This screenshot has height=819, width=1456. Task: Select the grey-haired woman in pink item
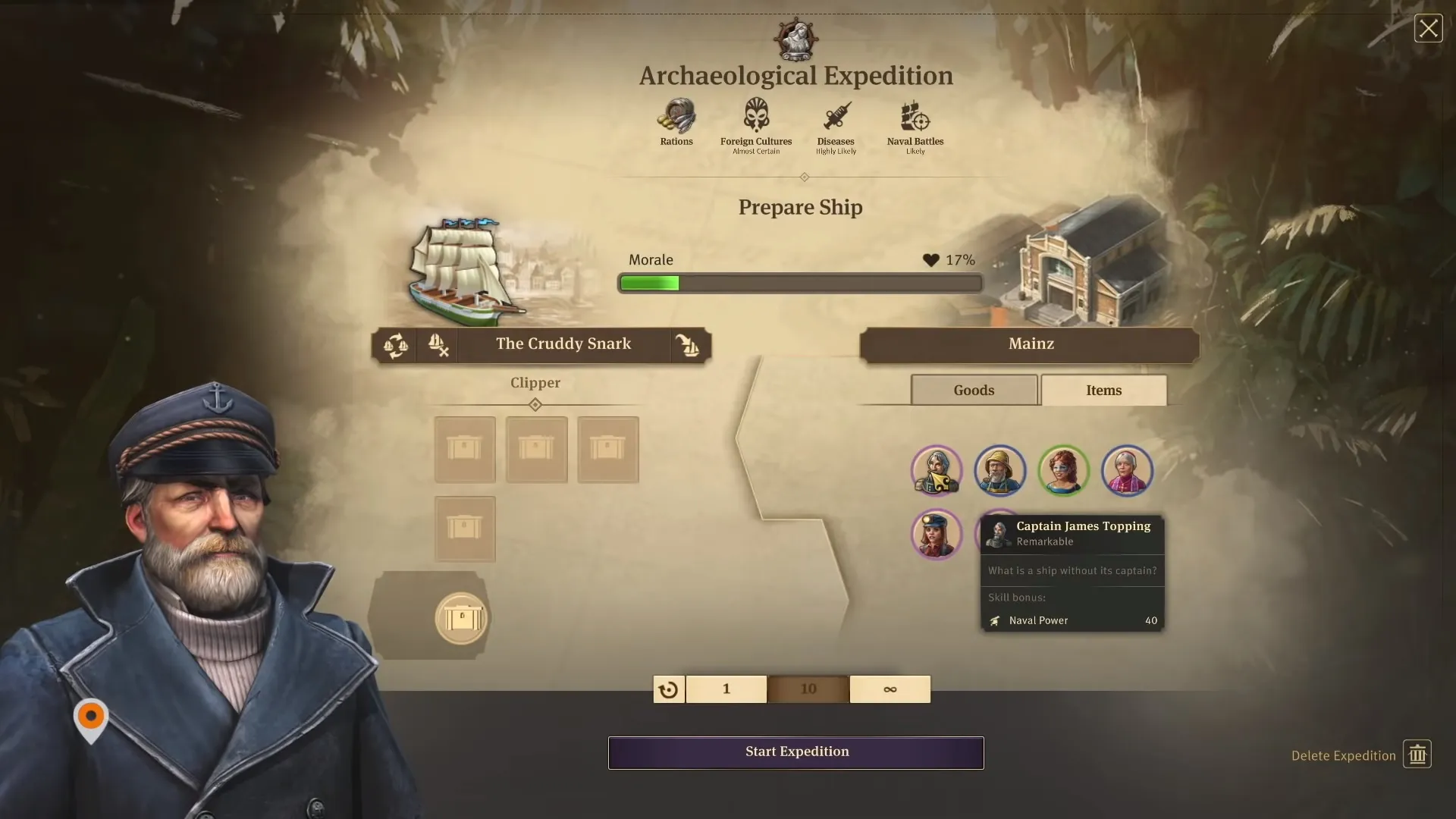click(1127, 471)
